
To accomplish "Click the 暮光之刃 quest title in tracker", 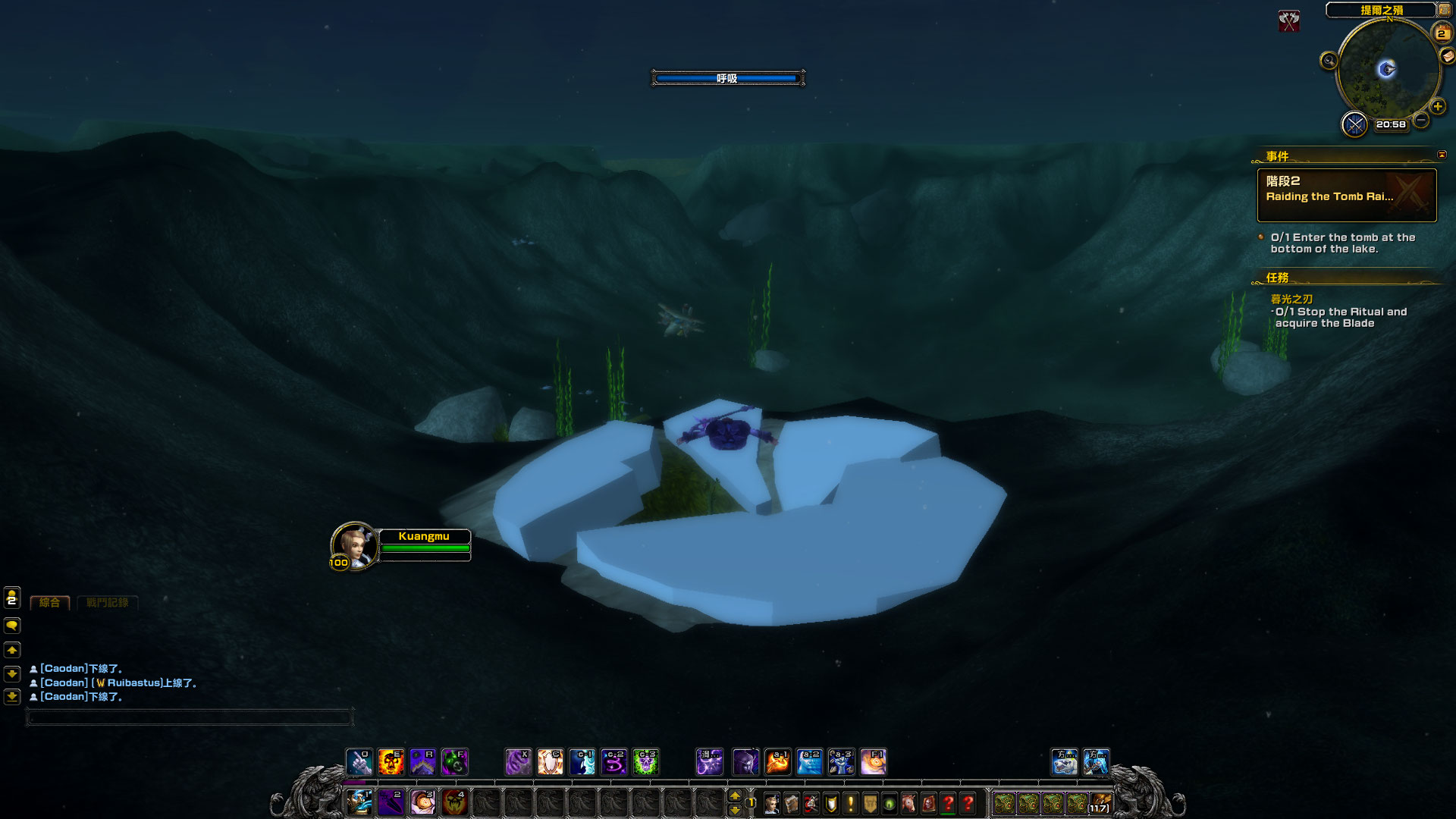I will (1291, 299).
